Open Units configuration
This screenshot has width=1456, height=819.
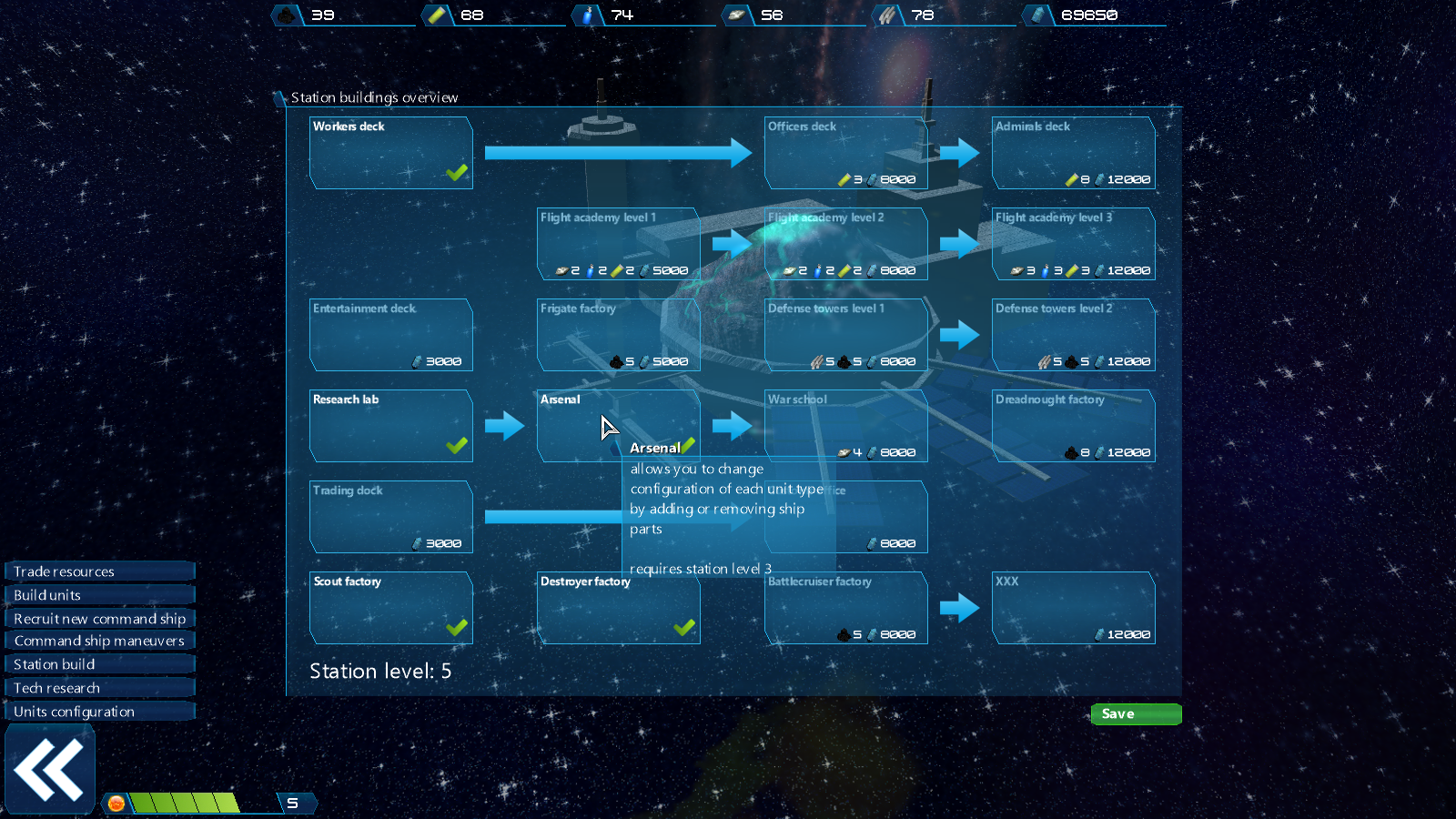pyautogui.click(x=99, y=712)
